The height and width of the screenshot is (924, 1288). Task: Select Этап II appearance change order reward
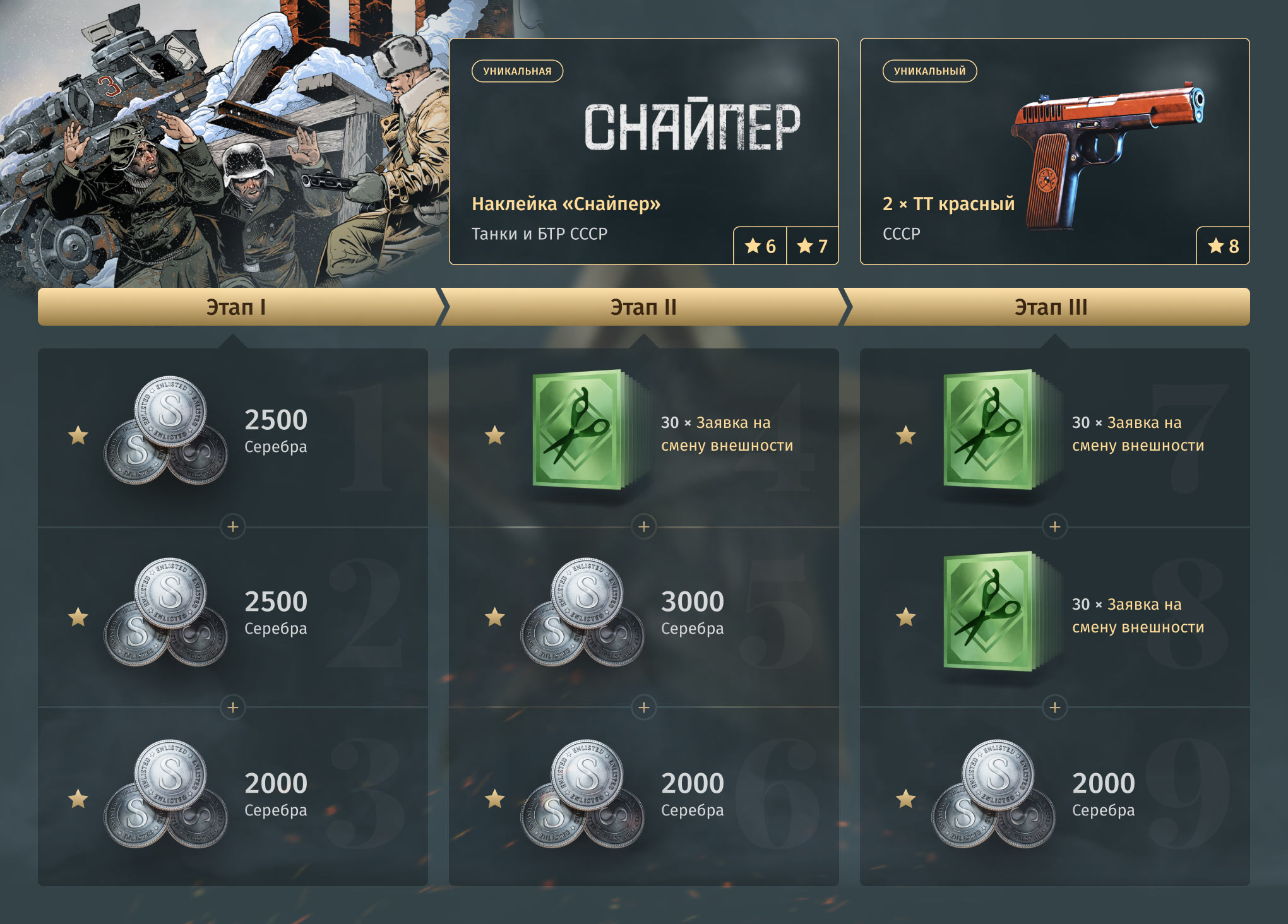pyautogui.click(x=643, y=435)
